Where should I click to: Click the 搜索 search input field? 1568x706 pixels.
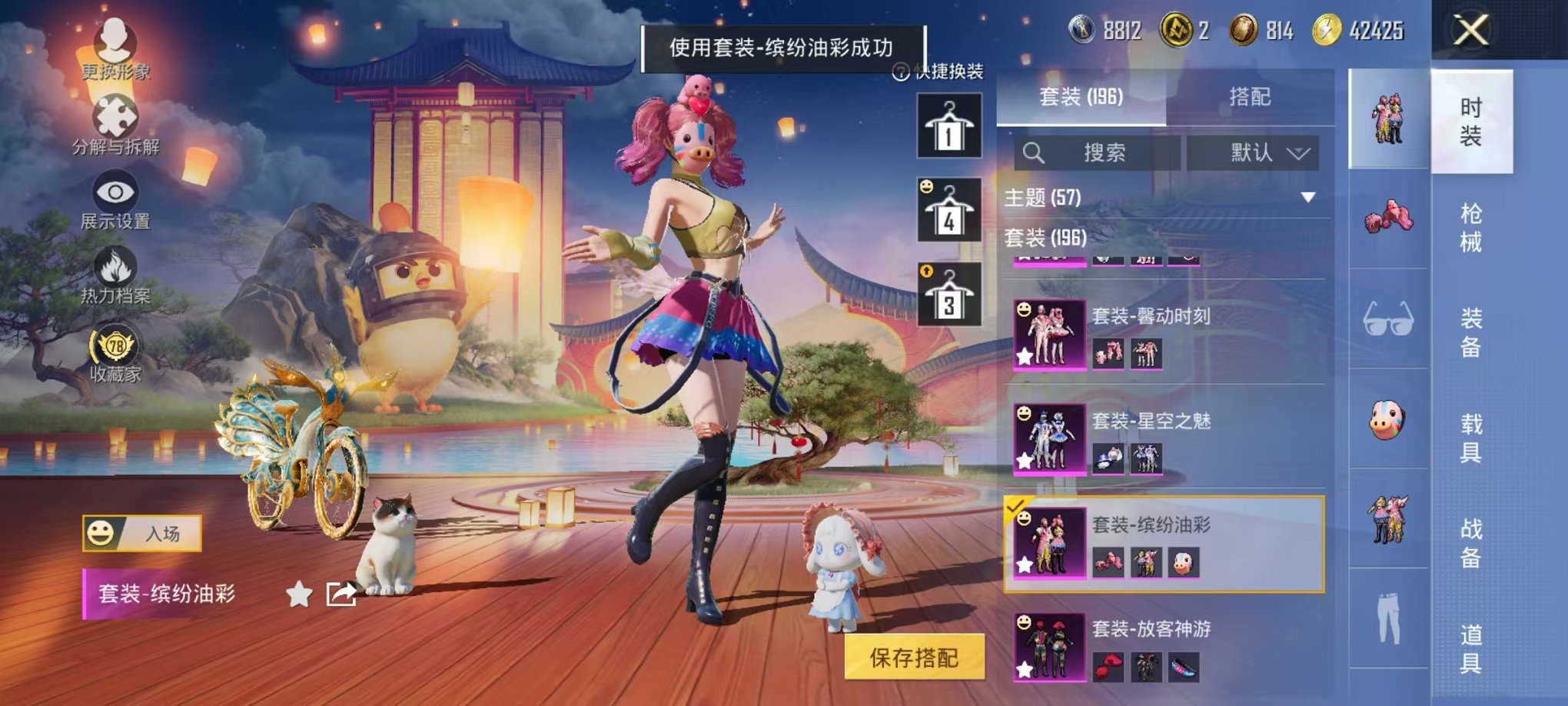[1099, 152]
